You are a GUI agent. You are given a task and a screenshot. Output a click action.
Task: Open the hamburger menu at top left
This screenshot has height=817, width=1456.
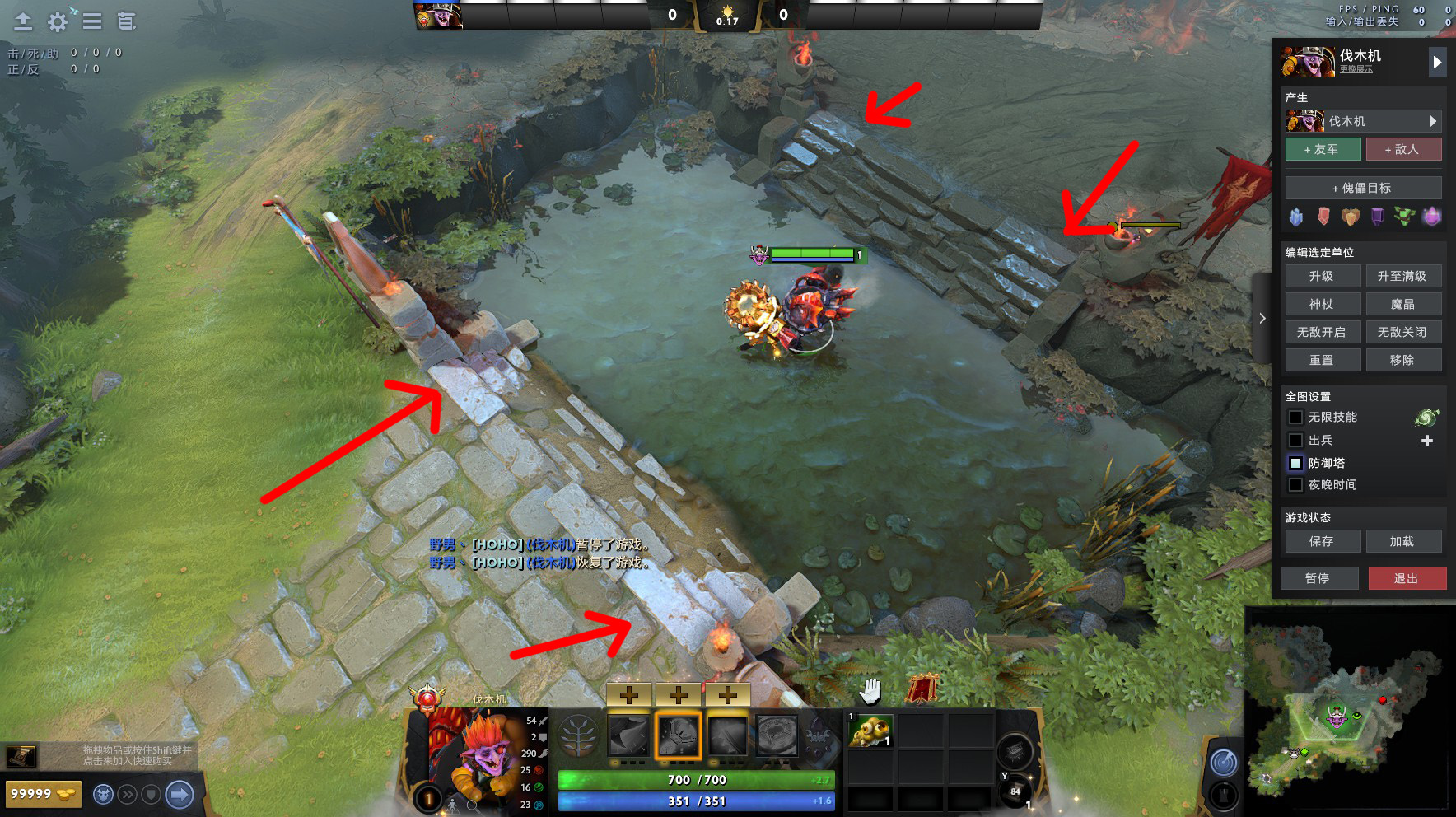92,22
